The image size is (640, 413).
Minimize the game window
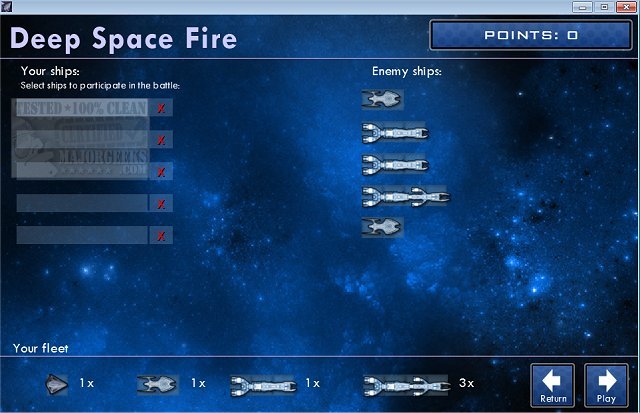click(x=583, y=7)
